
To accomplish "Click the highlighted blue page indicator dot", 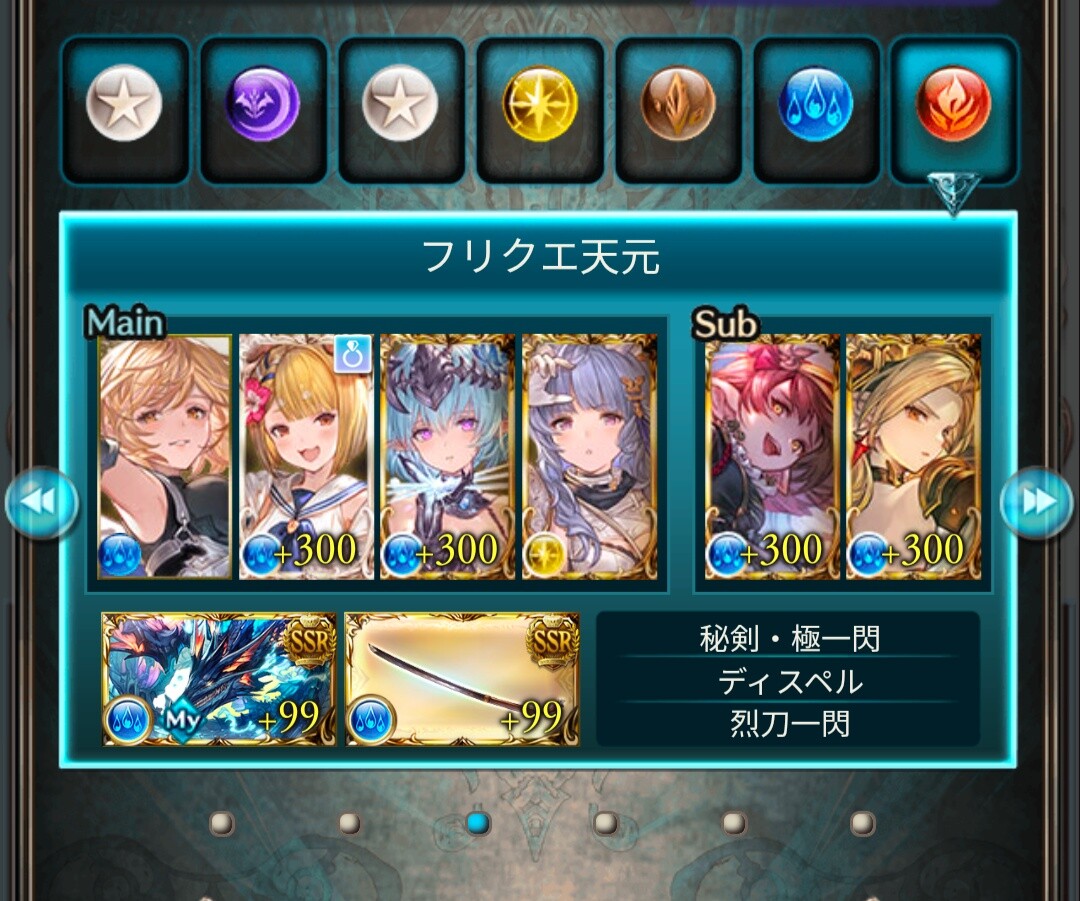I will click(478, 823).
